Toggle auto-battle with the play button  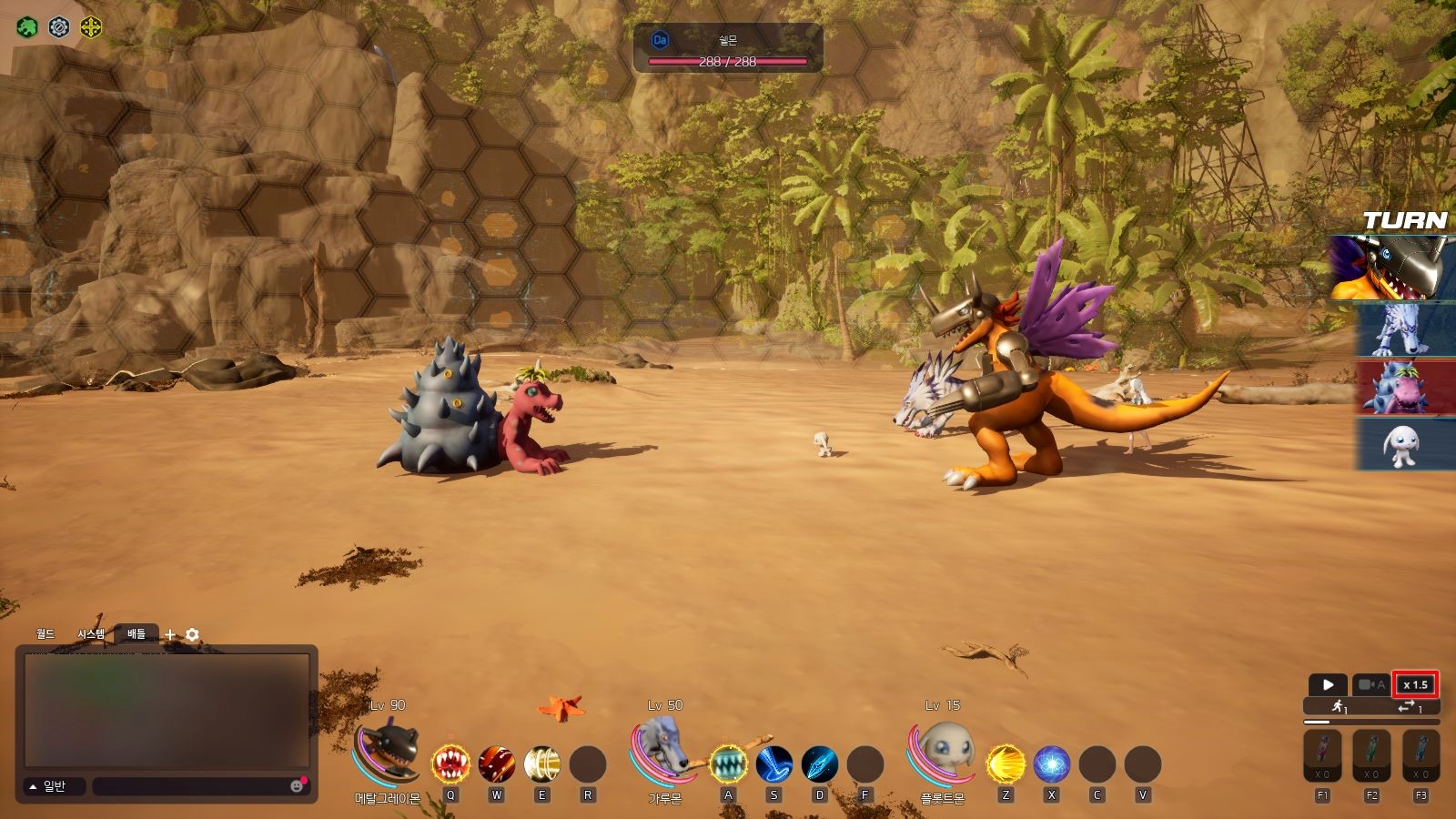coord(1328,684)
